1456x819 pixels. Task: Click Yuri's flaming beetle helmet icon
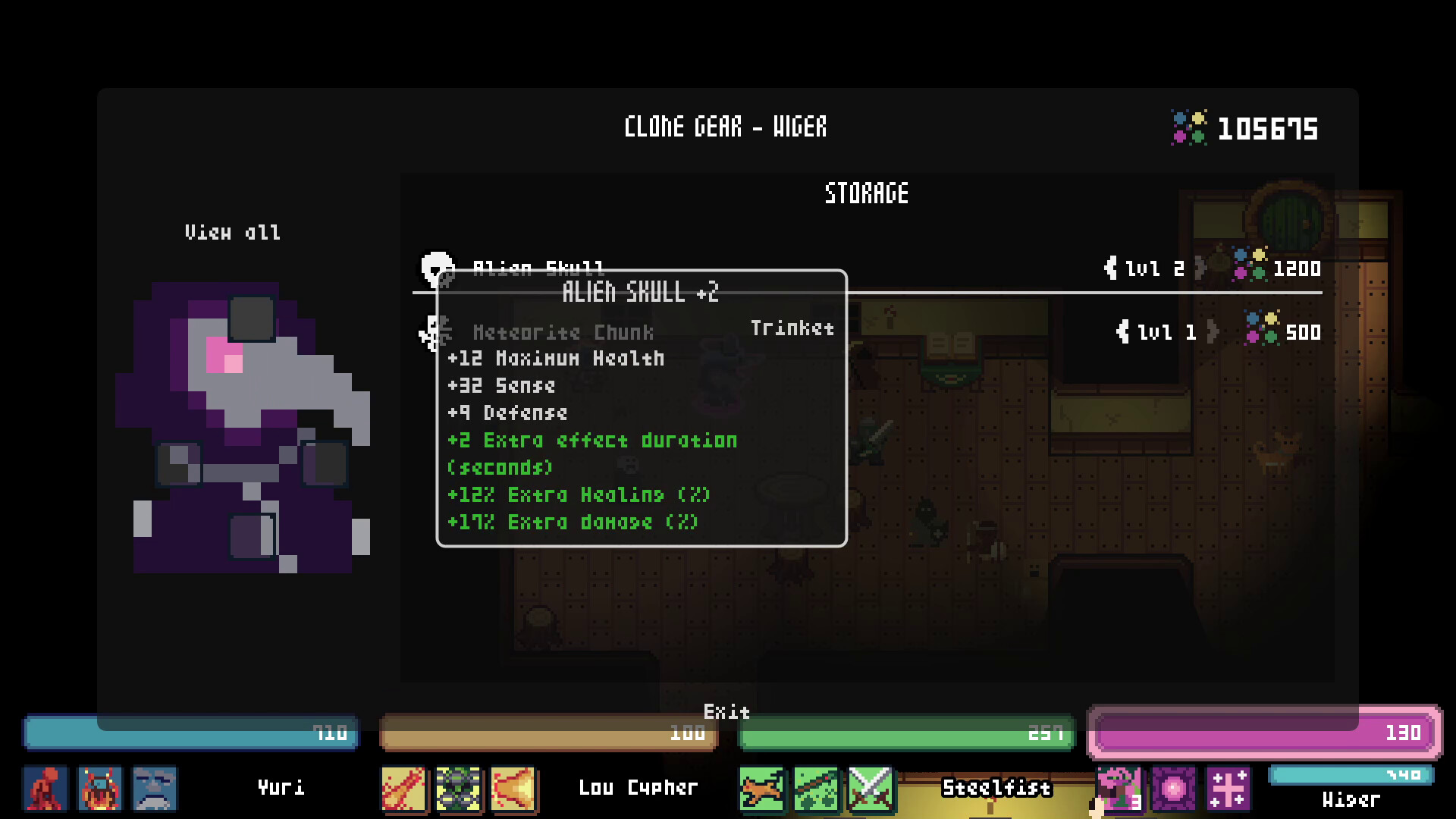101,790
